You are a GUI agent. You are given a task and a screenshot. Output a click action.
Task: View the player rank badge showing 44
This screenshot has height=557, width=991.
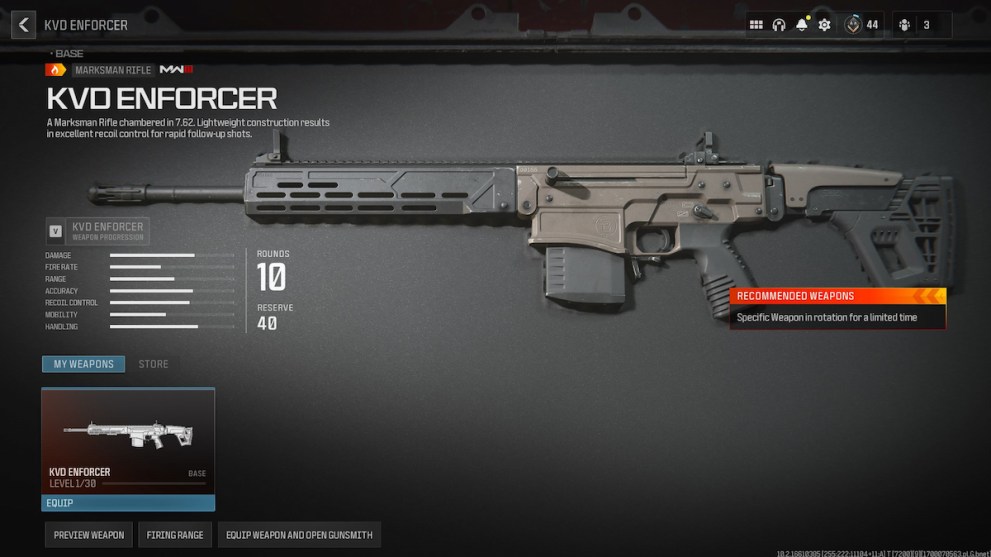click(853, 25)
